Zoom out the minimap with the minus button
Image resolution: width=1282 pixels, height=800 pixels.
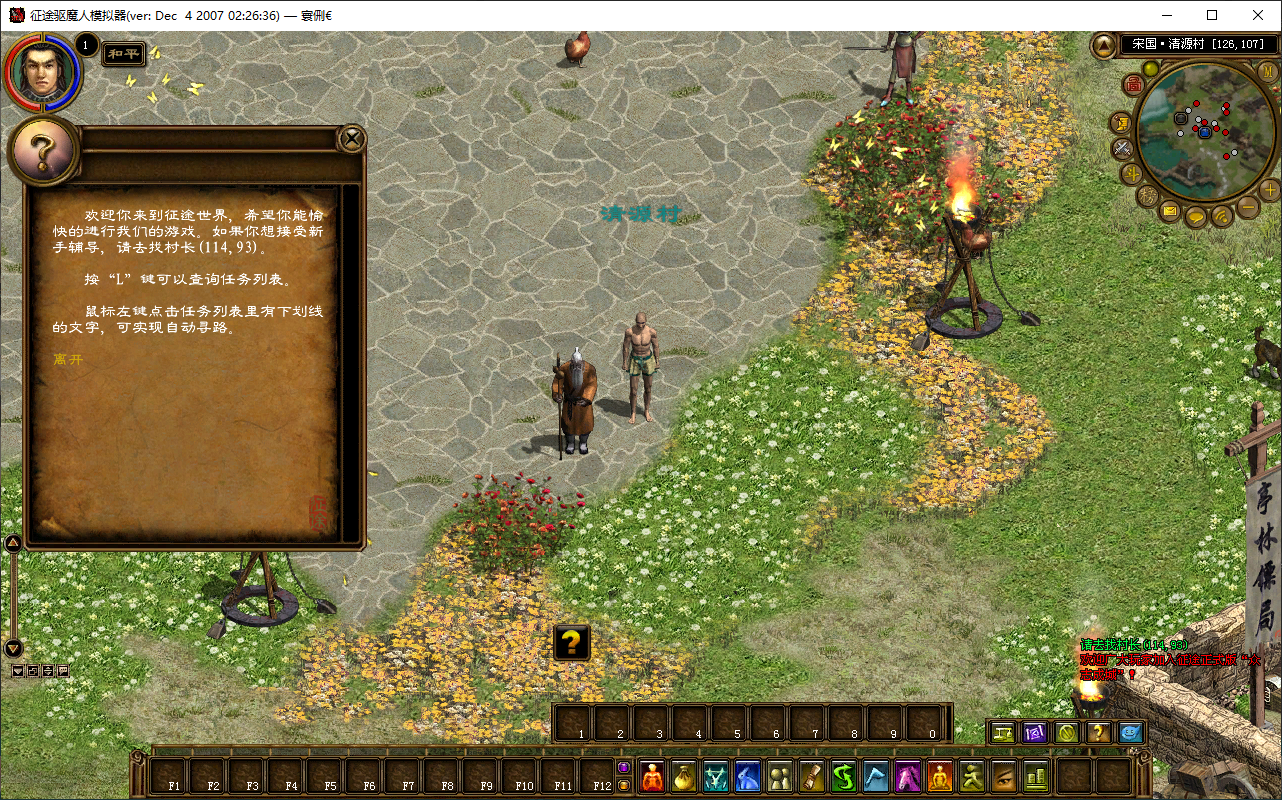[1248, 207]
